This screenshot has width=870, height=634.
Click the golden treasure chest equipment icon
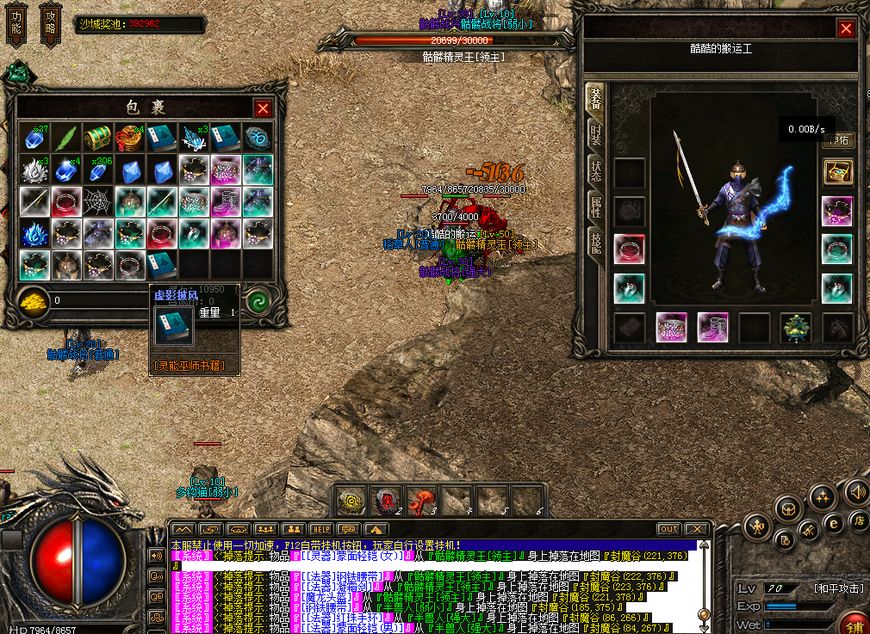(837, 173)
